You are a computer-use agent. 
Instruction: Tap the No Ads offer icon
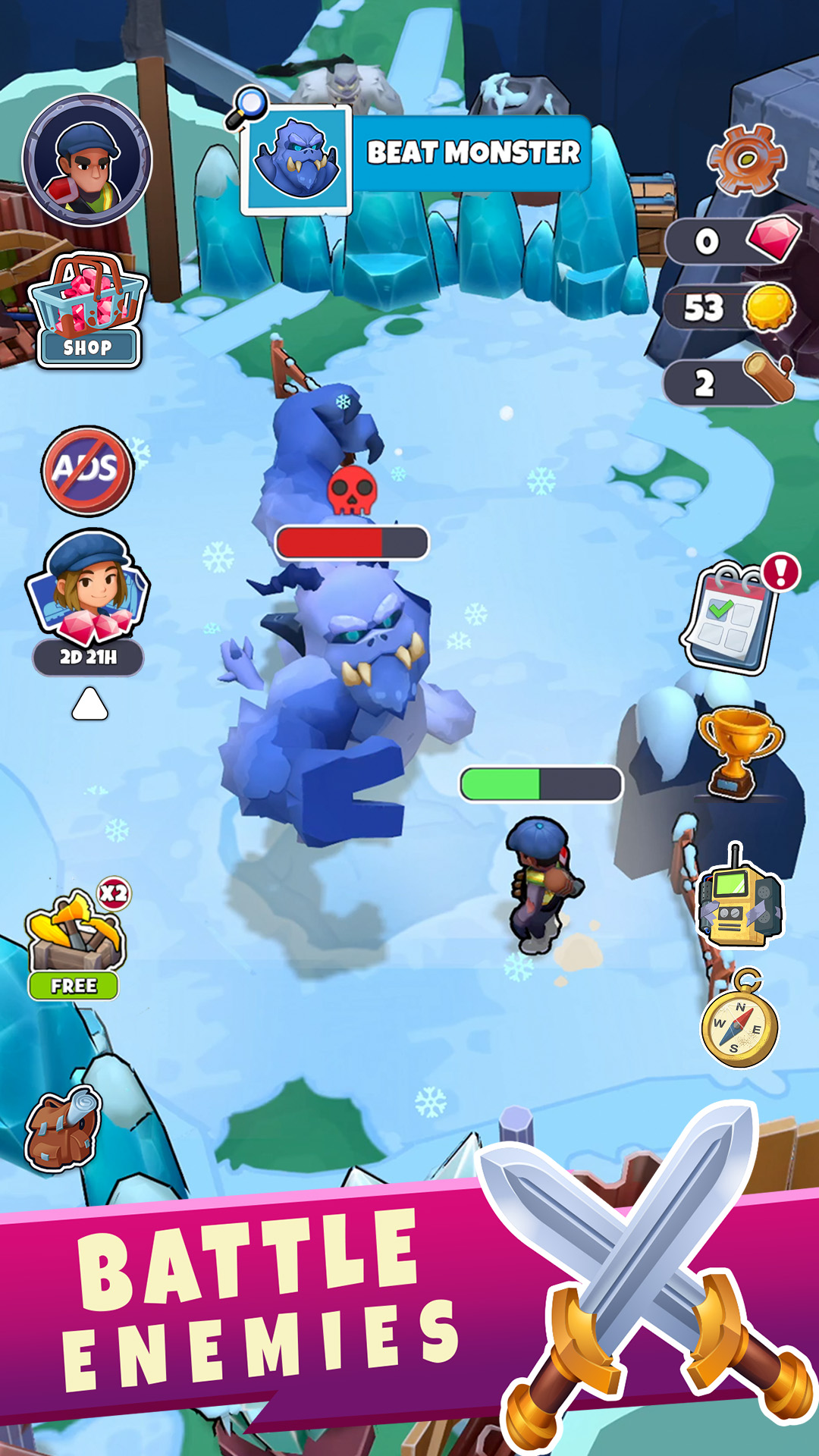click(88, 470)
